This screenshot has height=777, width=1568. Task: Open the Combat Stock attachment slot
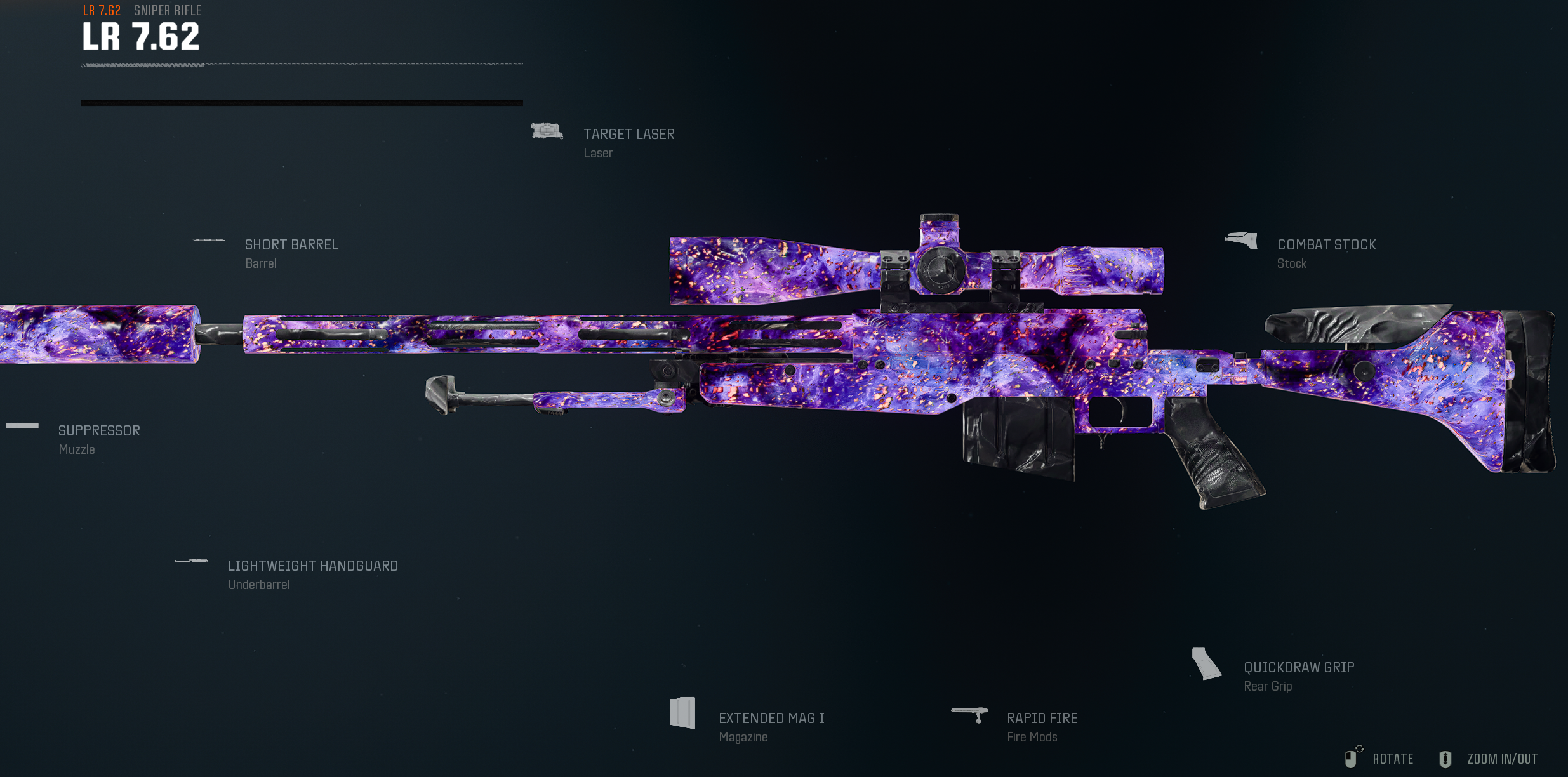[1326, 245]
